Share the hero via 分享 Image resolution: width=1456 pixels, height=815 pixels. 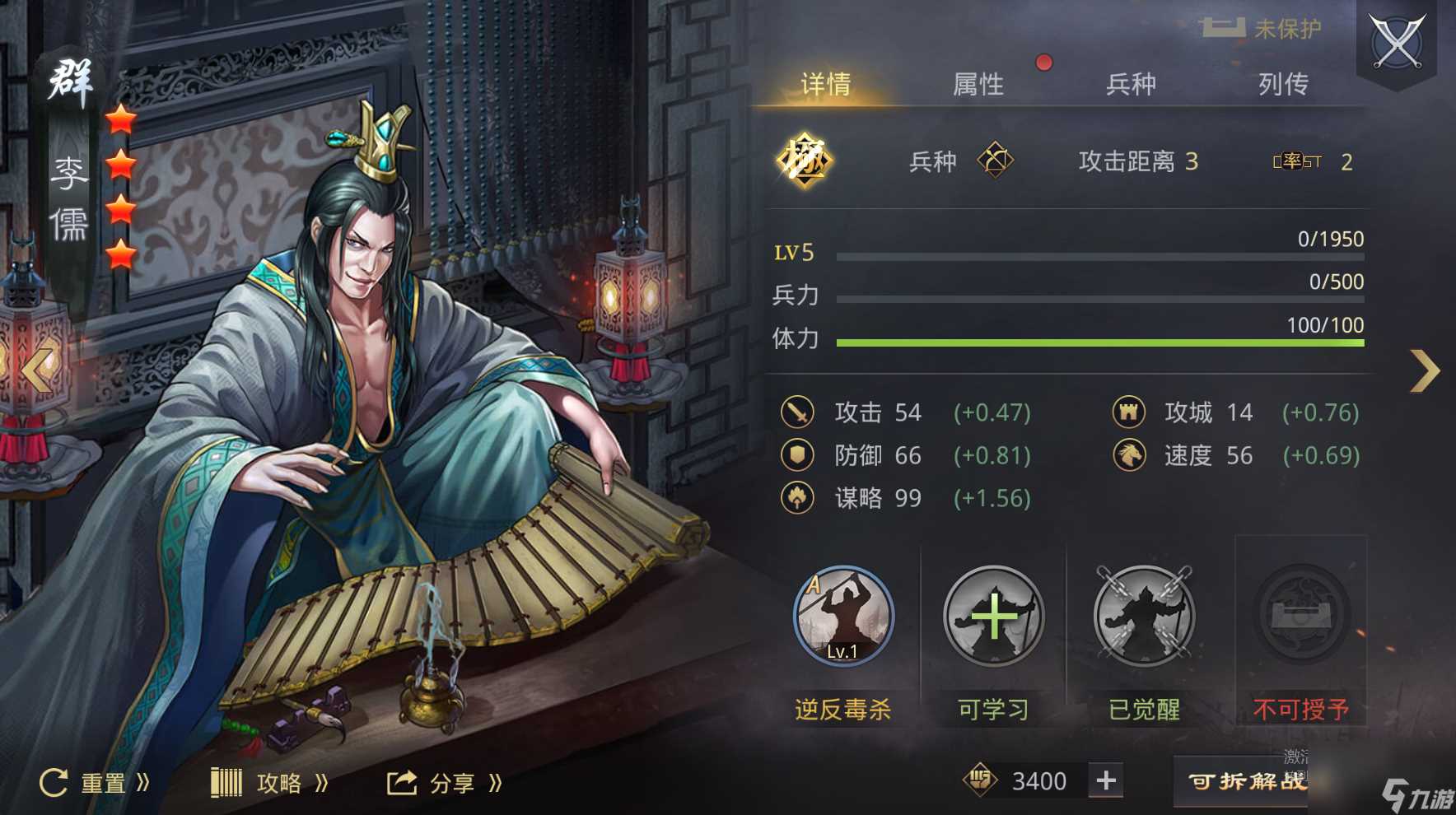click(x=445, y=782)
